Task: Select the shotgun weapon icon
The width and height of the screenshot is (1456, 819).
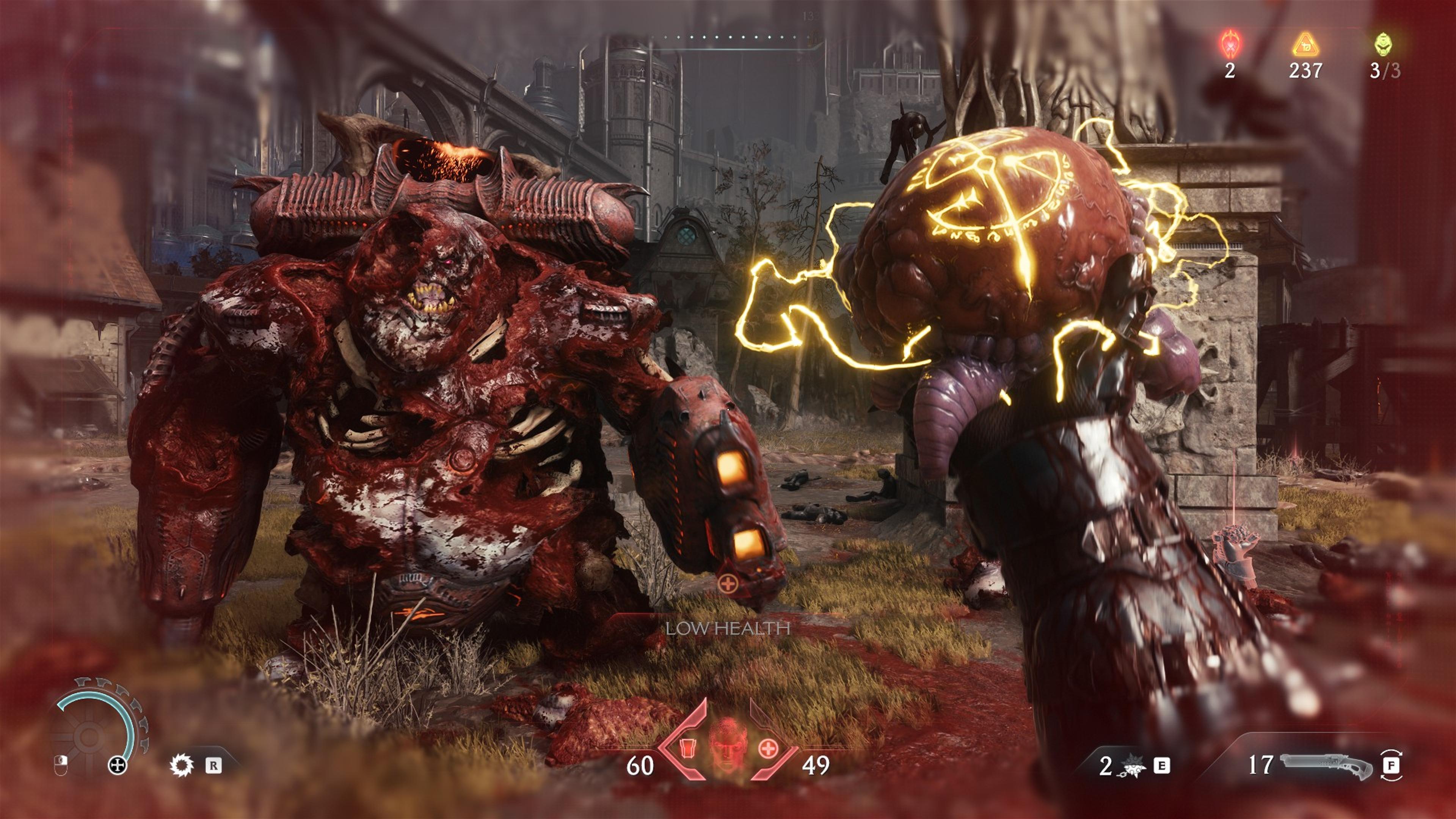Action: (x=1326, y=766)
